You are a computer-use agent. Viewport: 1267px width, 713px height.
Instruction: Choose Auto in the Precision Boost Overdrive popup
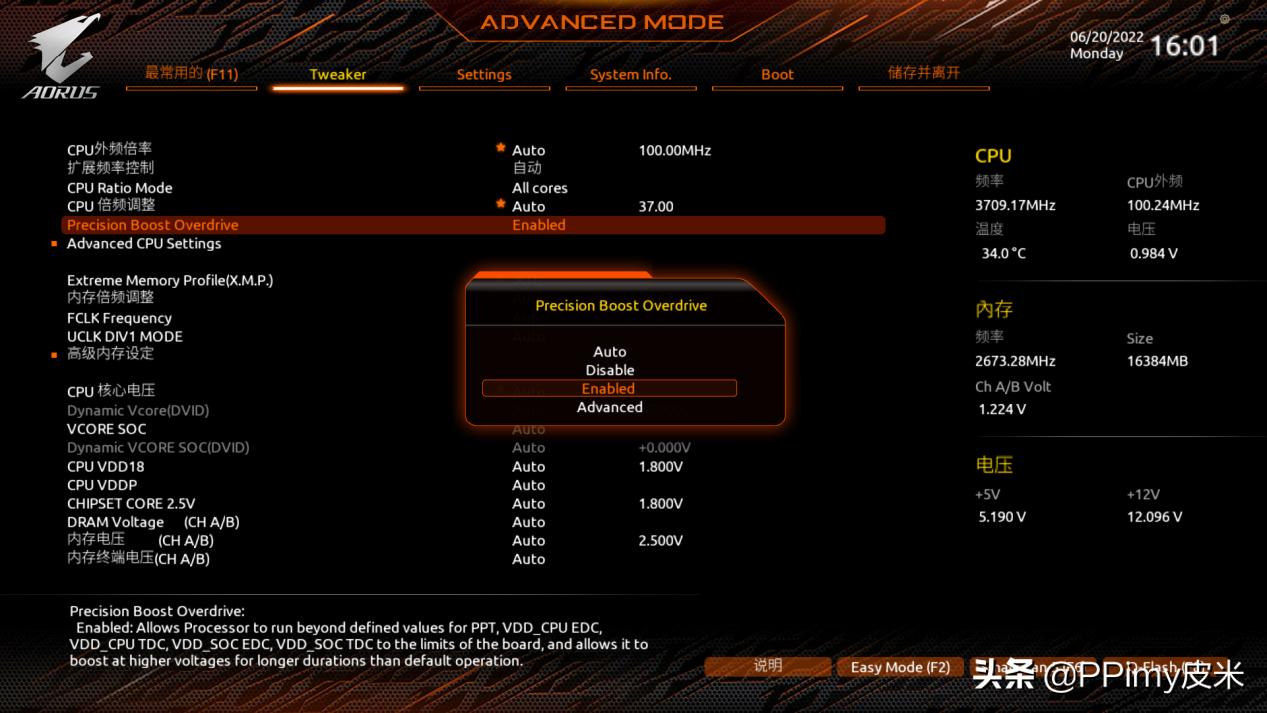(609, 352)
